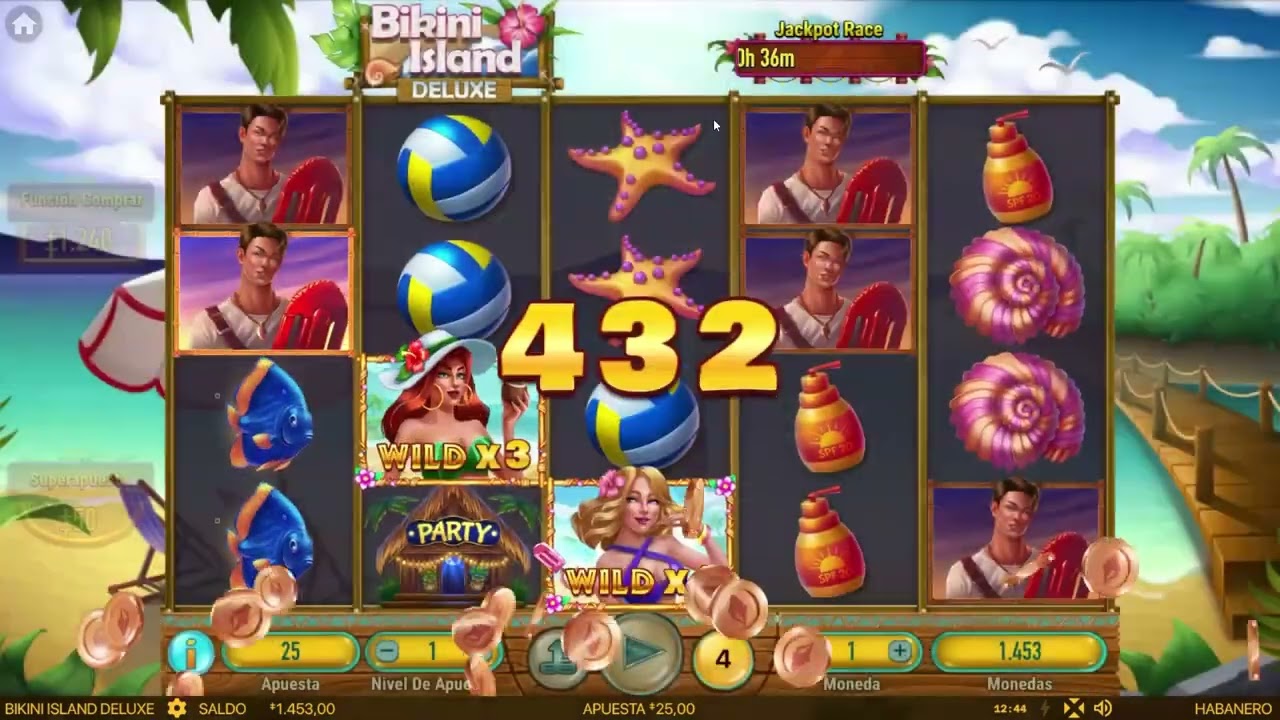Screen dimensions: 1280x720
Task: Toggle fullscreen mode icon
Action: pyautogui.click(x=1073, y=708)
